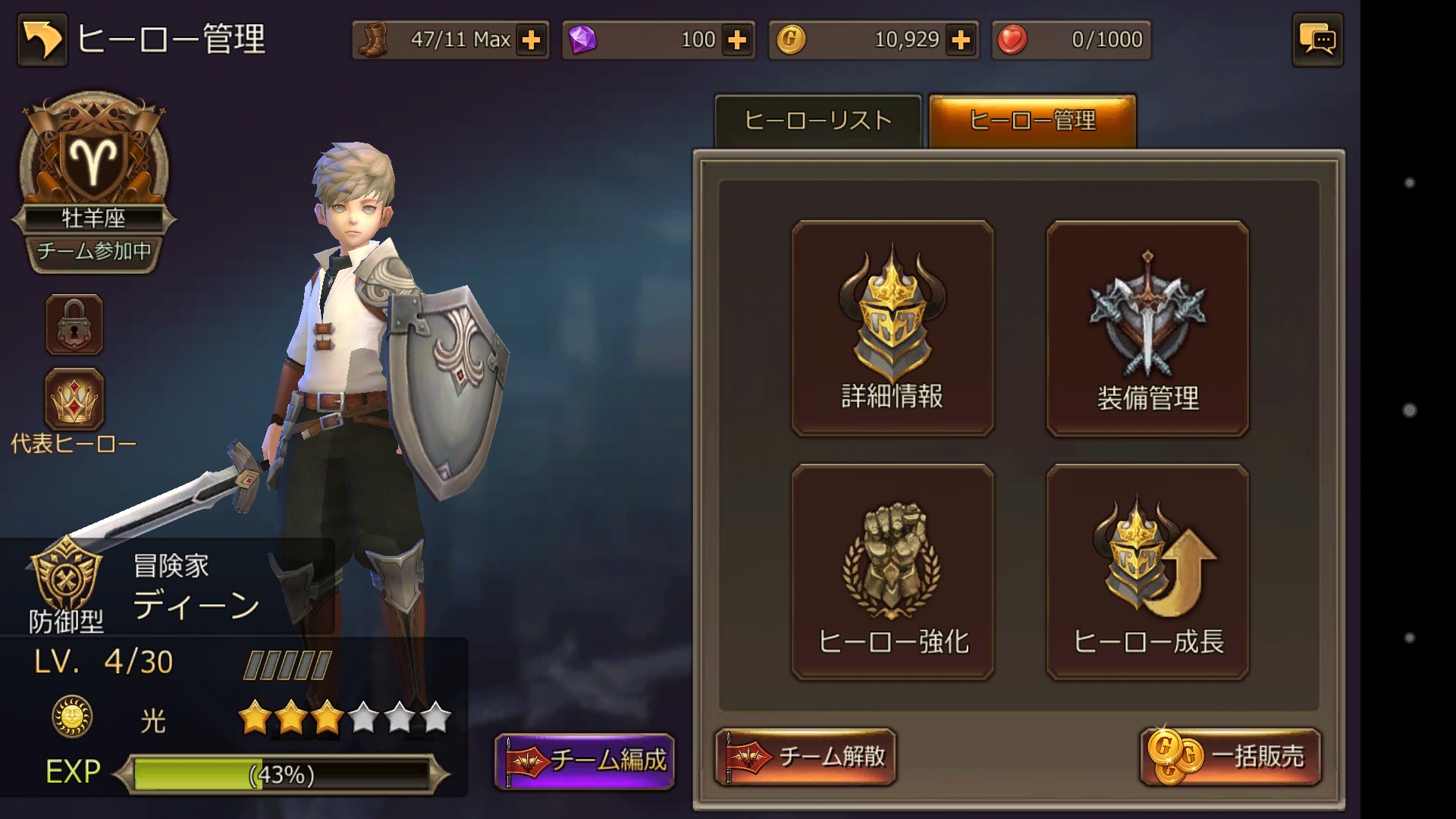1456x819 pixels.
Task: Open the chat speech bubble
Action: coord(1317,40)
